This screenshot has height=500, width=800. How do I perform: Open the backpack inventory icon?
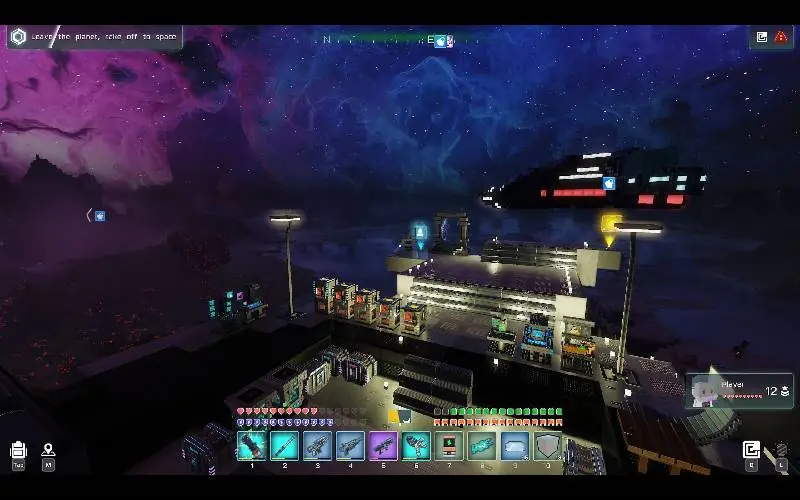coord(18,451)
